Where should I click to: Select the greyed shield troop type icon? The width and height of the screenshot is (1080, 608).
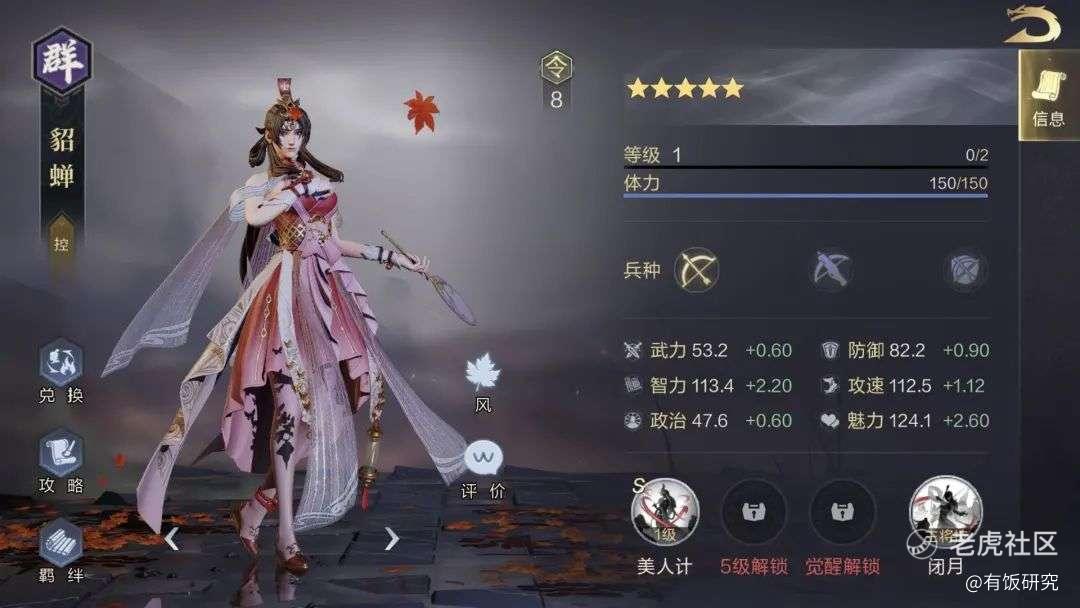[965, 270]
